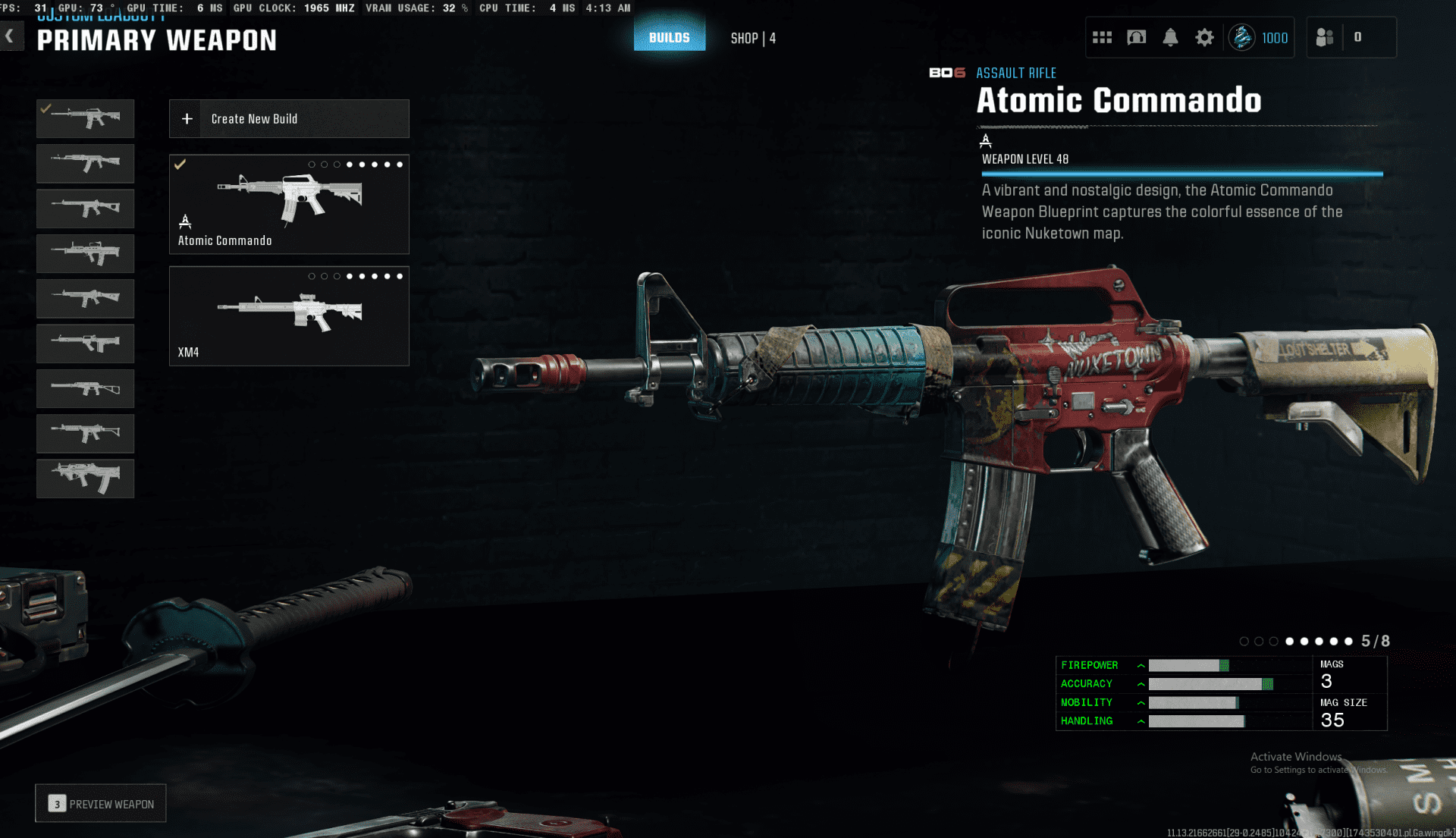This screenshot has height=838, width=1456.
Task: Preview the current weapon
Action: 101,804
